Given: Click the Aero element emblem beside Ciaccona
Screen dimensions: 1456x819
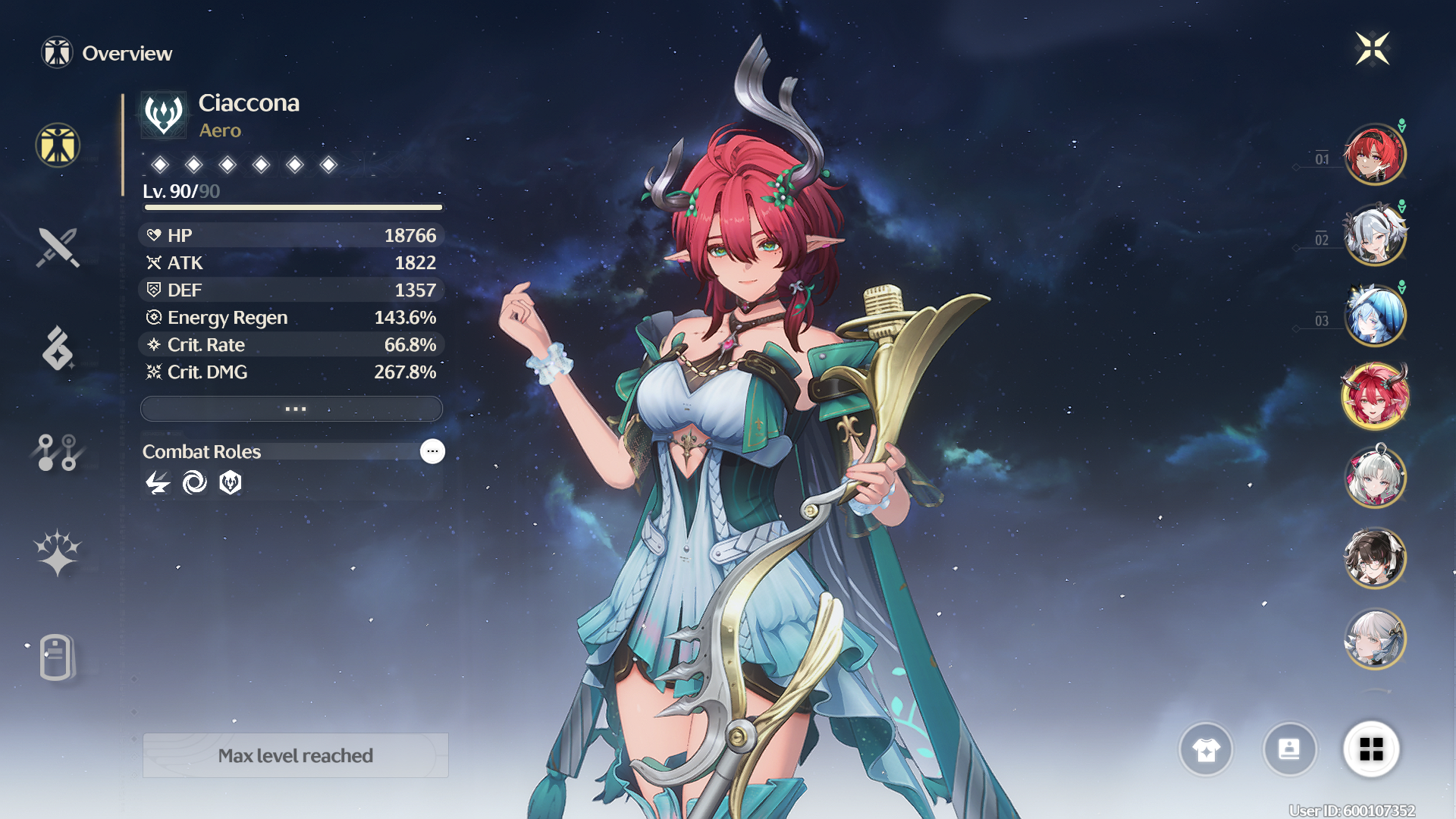Looking at the screenshot, I should [x=164, y=115].
